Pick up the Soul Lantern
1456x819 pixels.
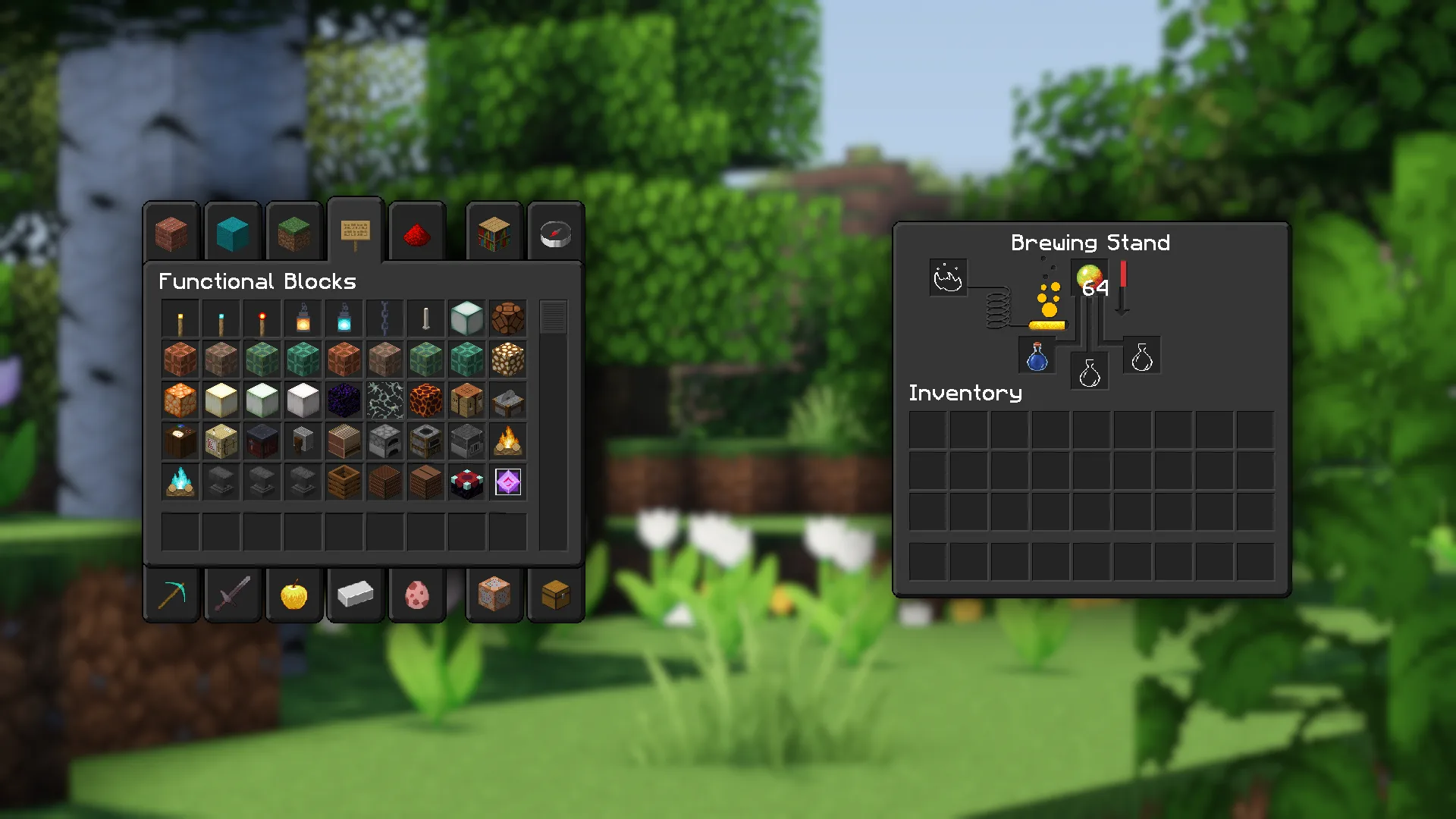344,318
